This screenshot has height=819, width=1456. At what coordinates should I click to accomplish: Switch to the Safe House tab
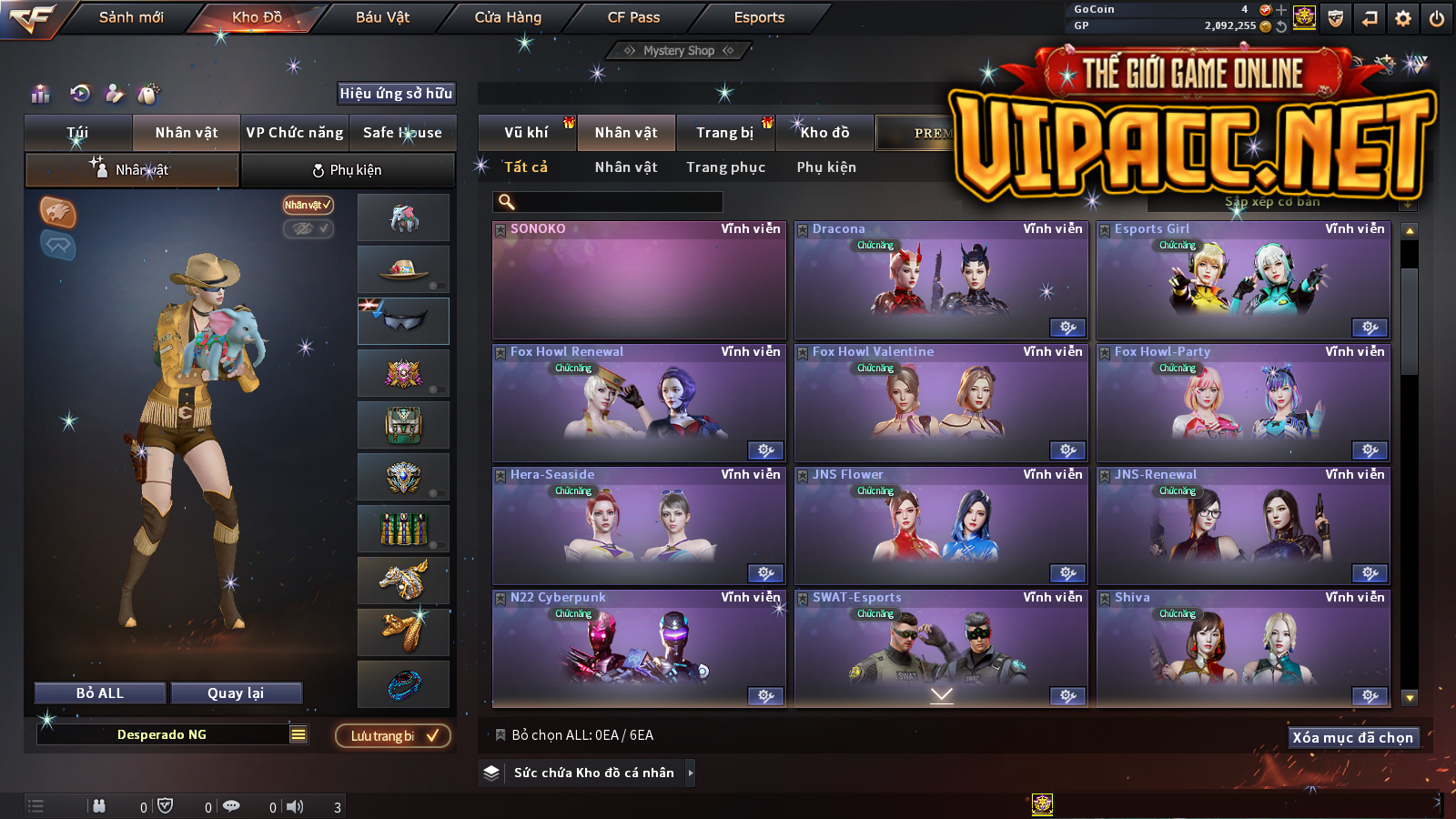pos(402,133)
